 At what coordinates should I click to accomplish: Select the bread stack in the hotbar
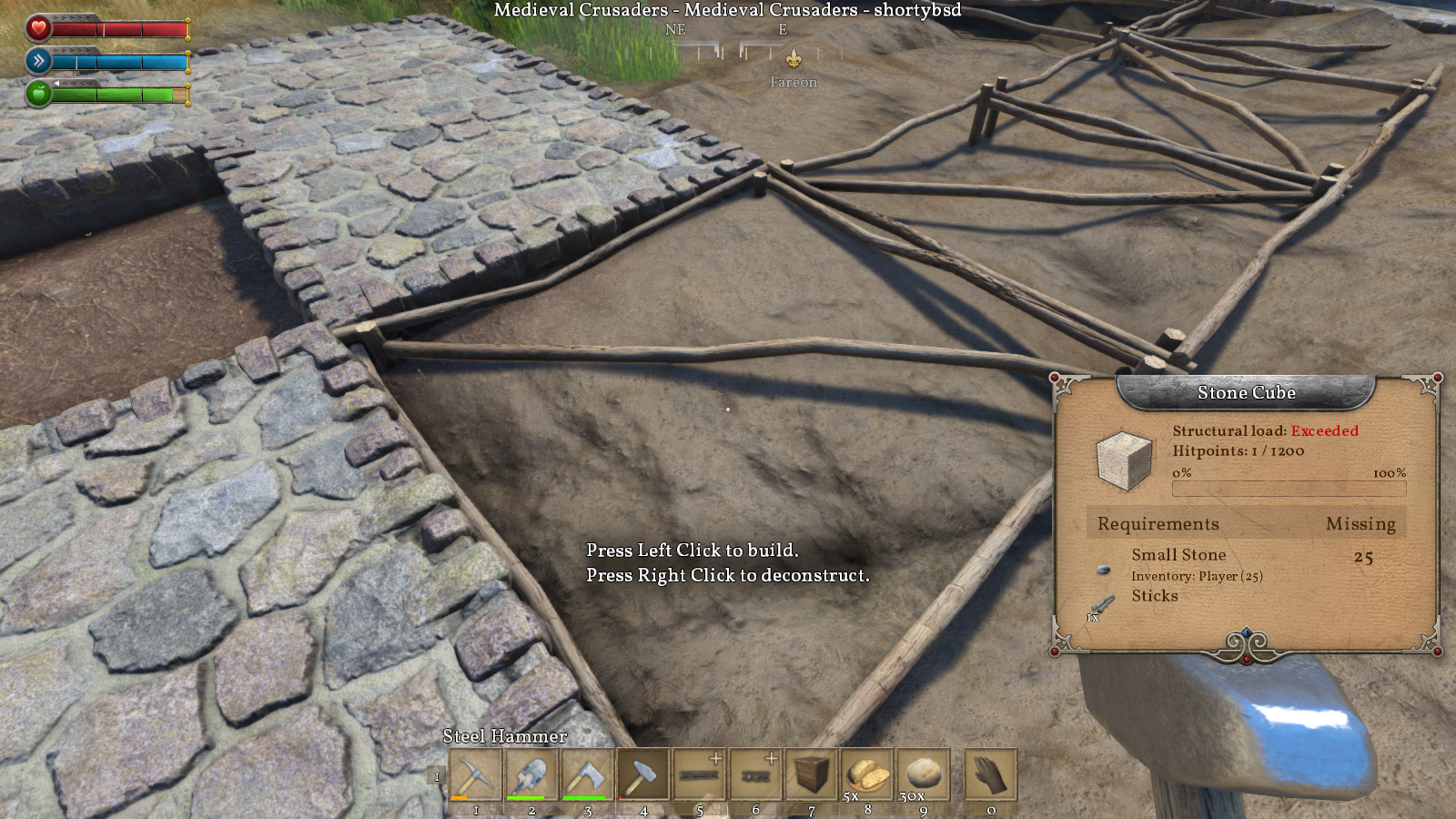tap(867, 775)
